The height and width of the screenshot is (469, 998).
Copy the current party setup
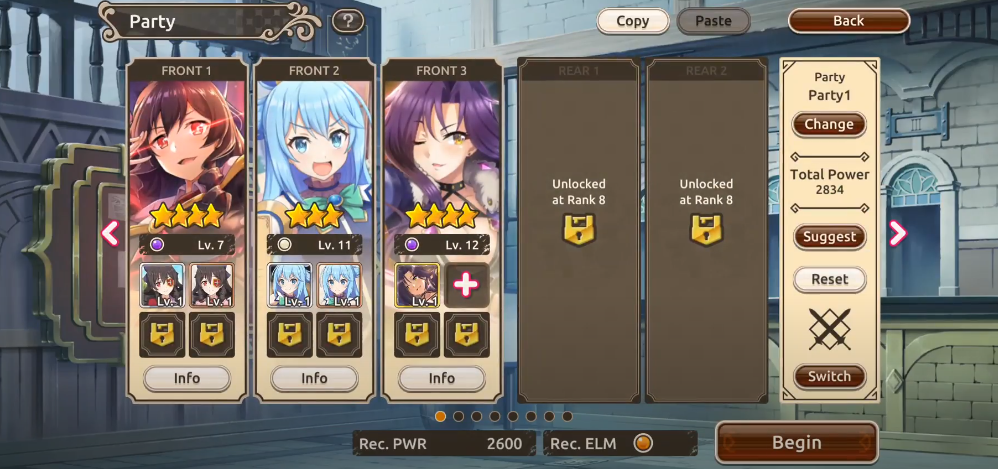pos(632,21)
